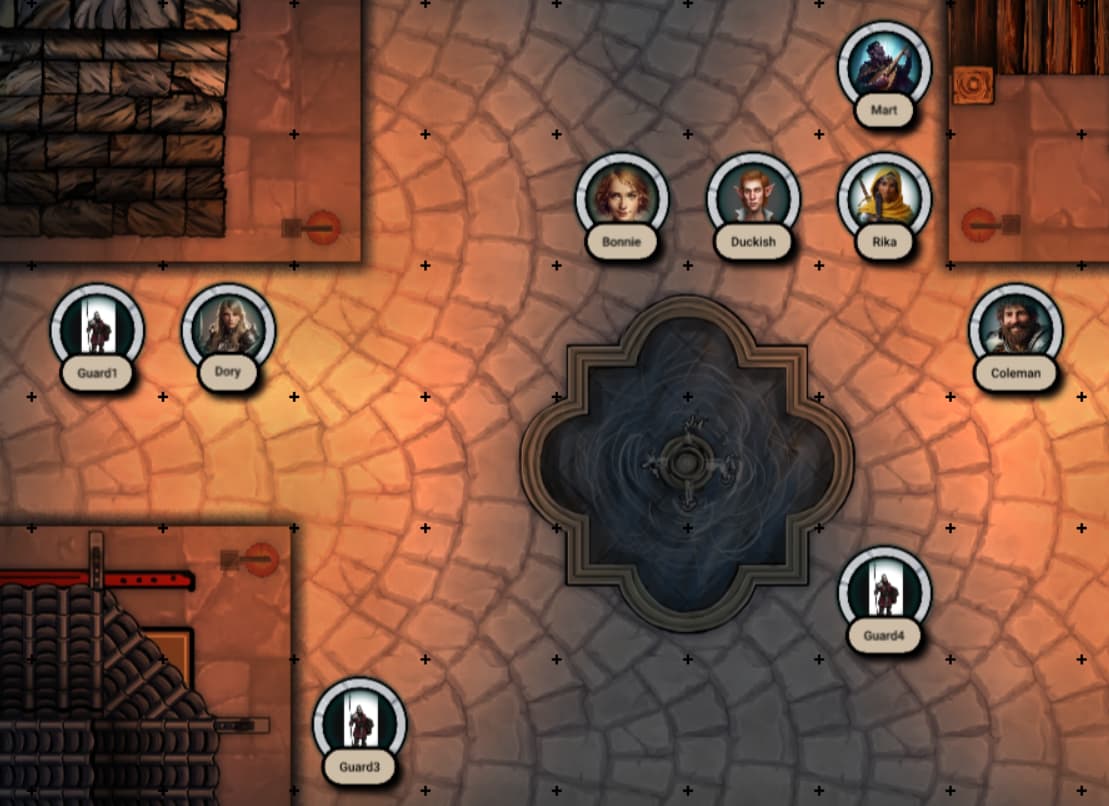Image resolution: width=1109 pixels, height=806 pixels.
Task: Click the Guard1 token
Action: tap(97, 330)
